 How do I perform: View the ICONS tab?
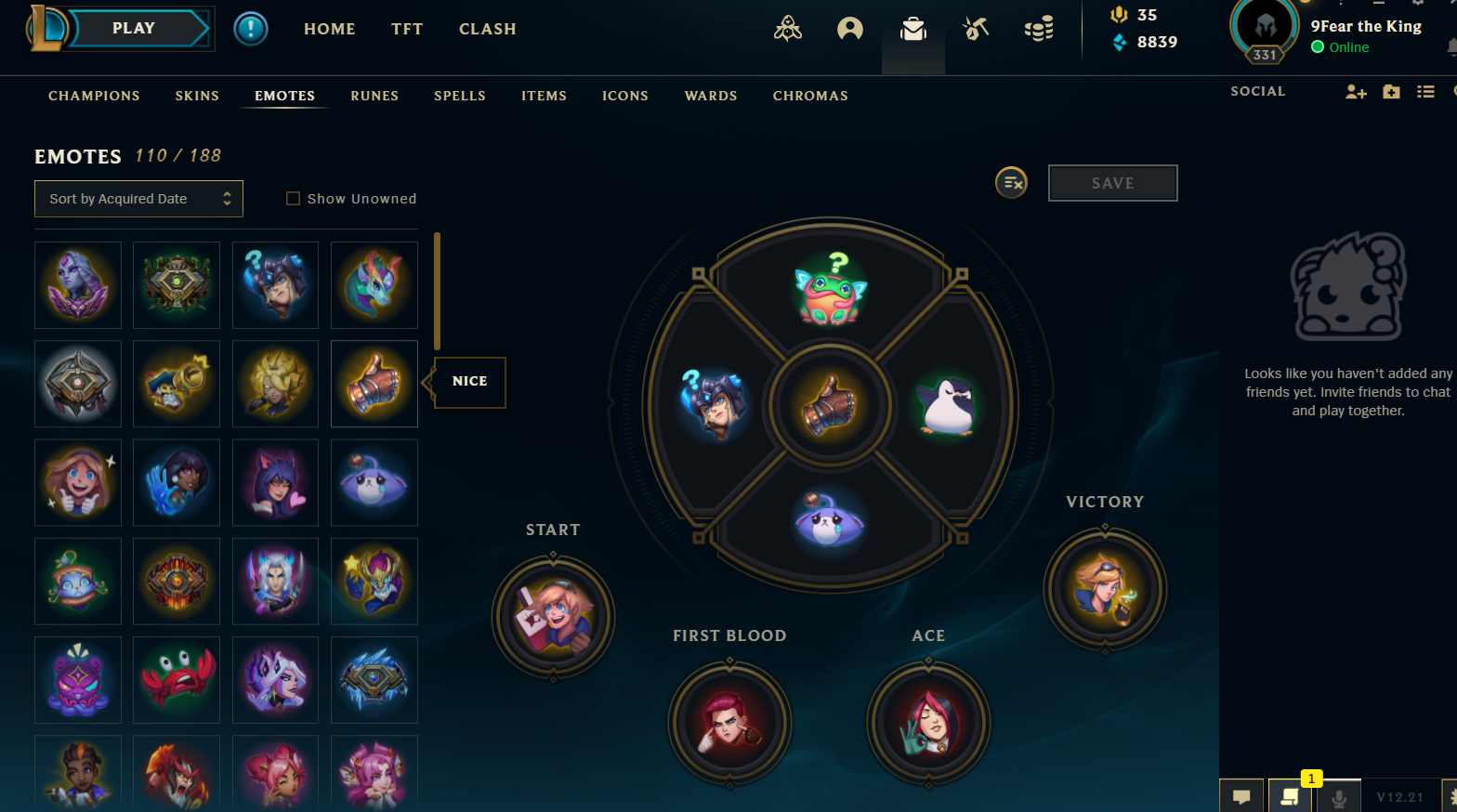[x=625, y=96]
